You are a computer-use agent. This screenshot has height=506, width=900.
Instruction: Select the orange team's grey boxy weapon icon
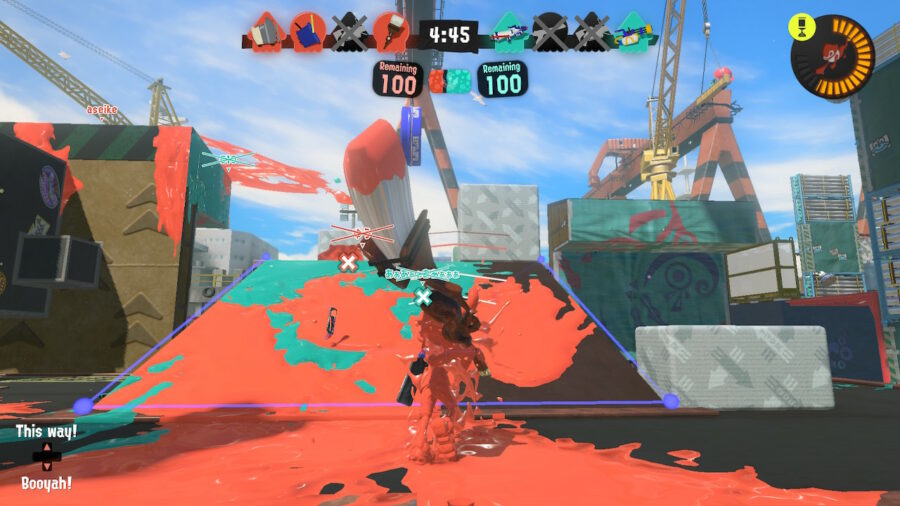266,33
